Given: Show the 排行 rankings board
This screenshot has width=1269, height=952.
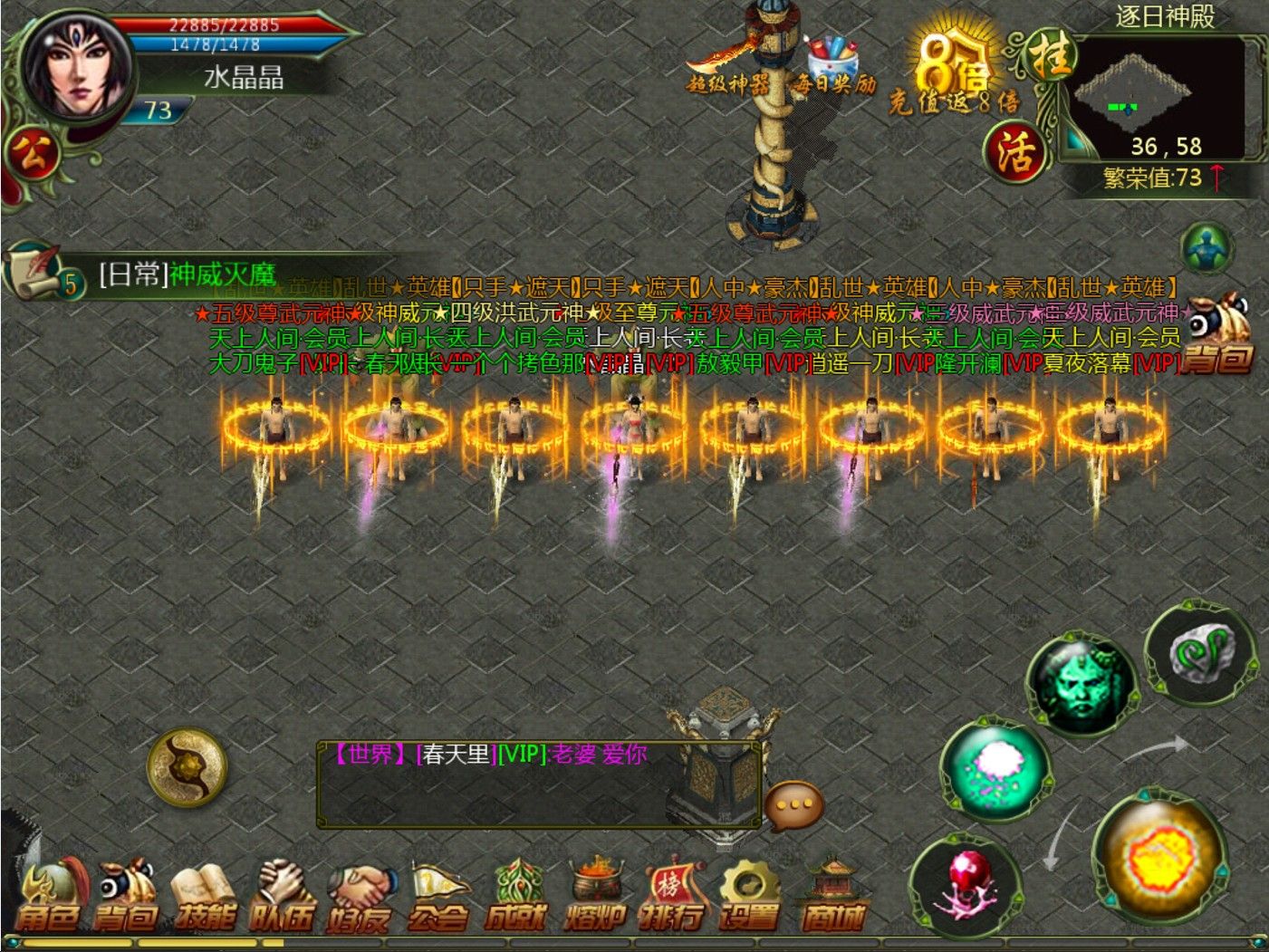Looking at the screenshot, I should point(671,898).
